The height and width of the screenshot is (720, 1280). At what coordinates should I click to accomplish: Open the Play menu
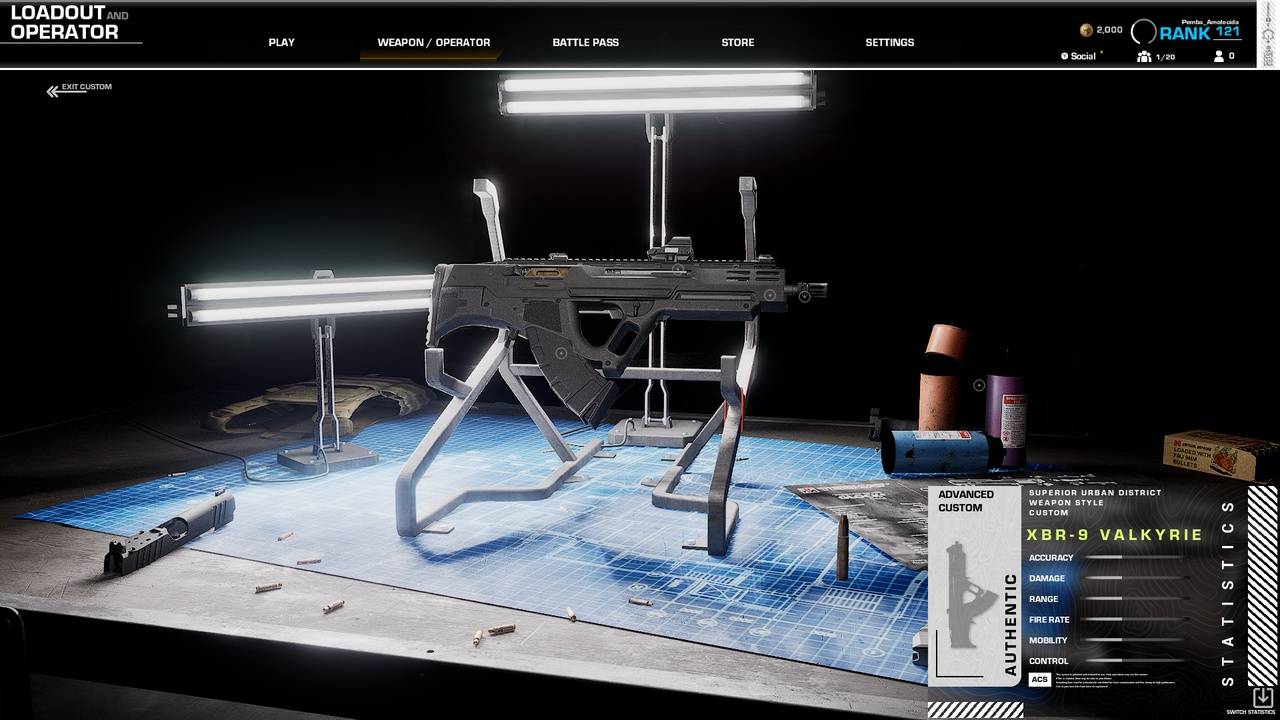(281, 43)
